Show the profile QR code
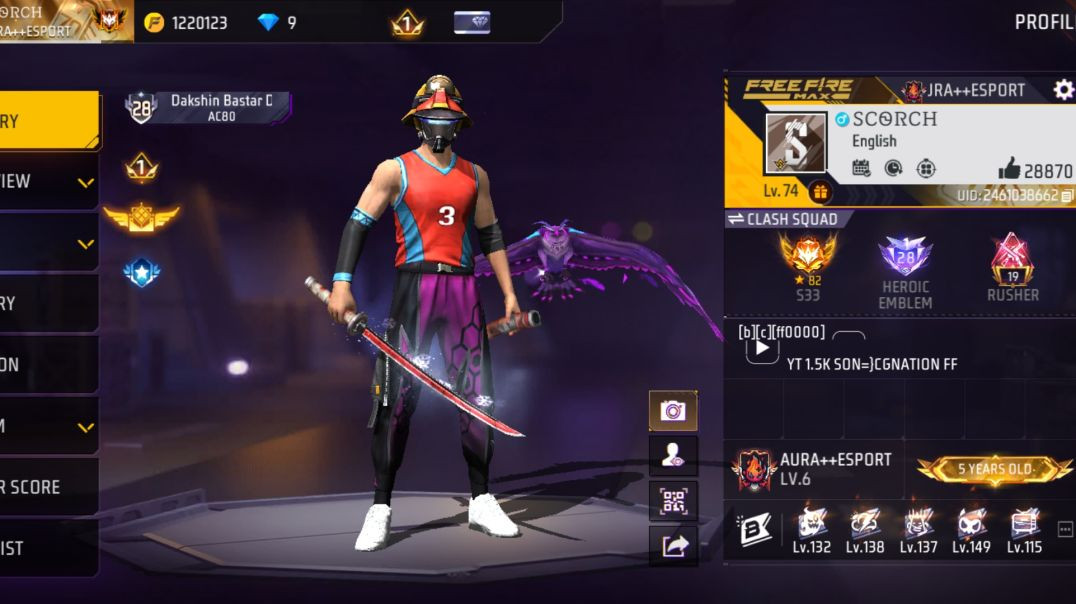Viewport: 1076px width, 604px height. pyautogui.click(x=673, y=500)
